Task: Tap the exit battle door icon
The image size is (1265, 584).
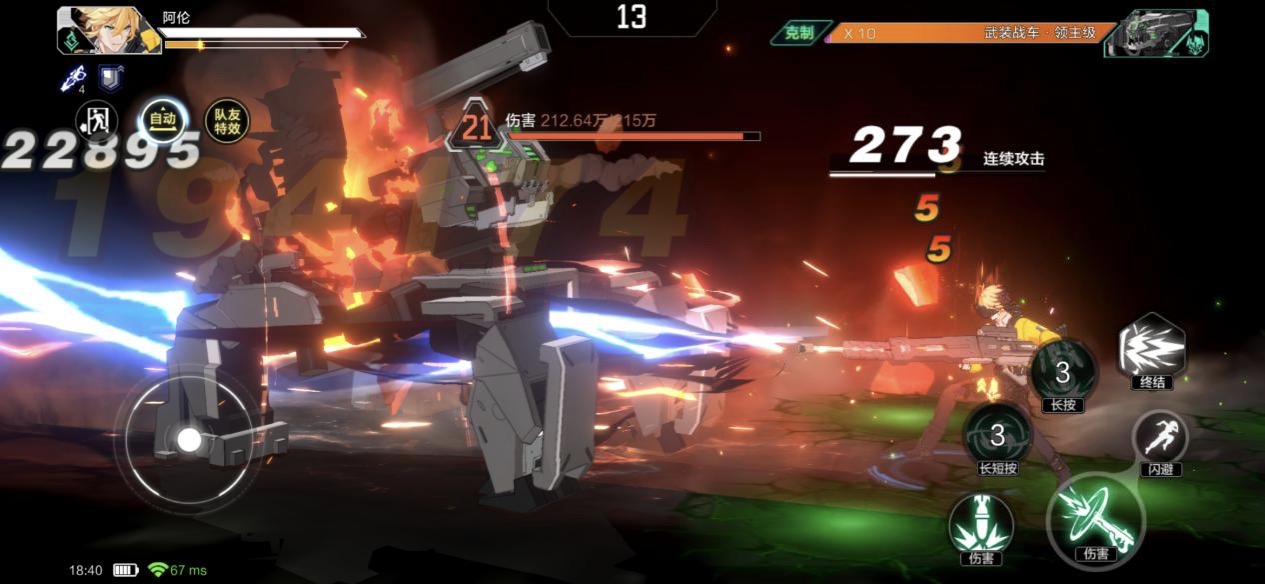Action: point(97,122)
